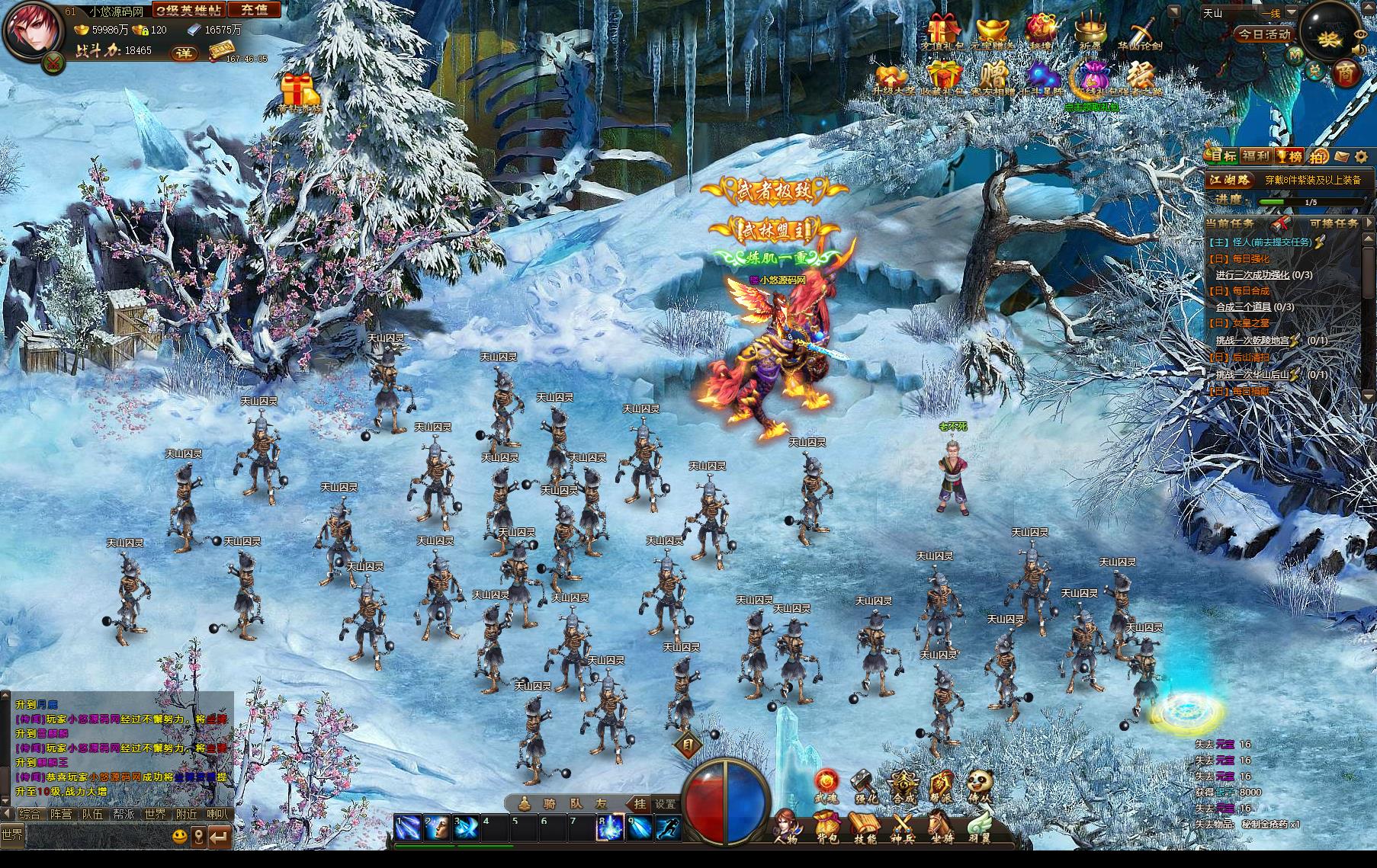Open the 羽翼 wings menu

(979, 828)
